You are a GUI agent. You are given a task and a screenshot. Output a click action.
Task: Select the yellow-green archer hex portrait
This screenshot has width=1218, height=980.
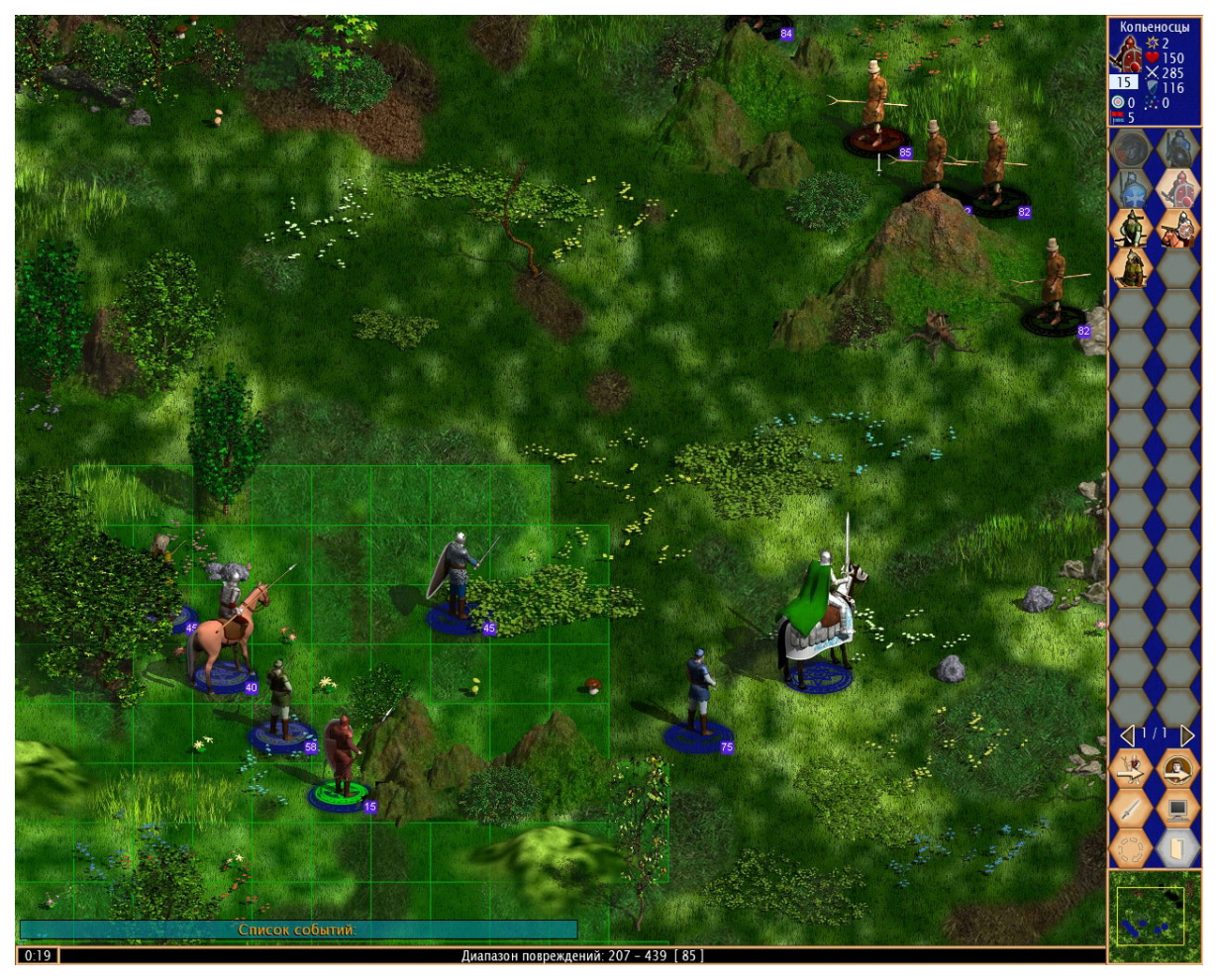pos(1130,268)
